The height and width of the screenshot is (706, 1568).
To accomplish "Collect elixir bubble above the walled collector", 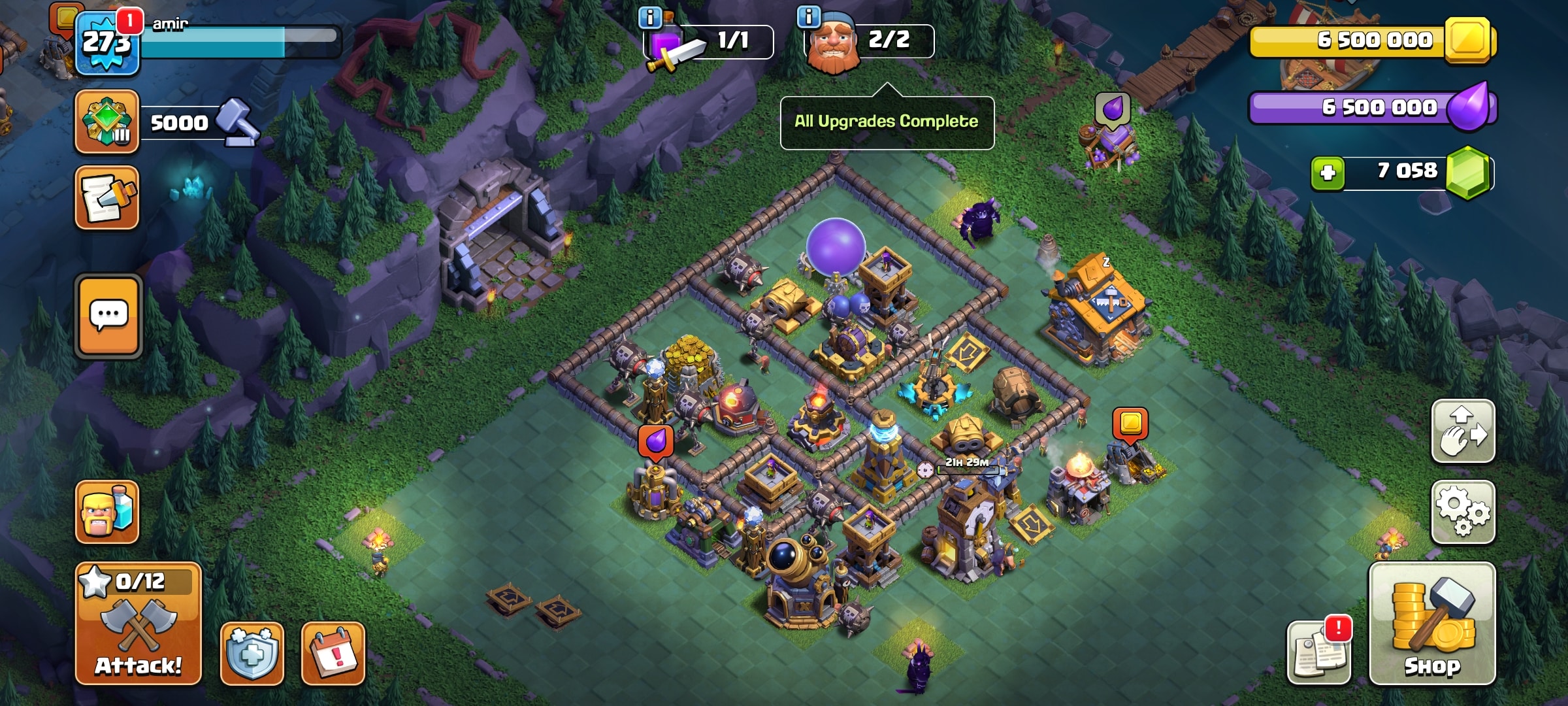I will click(655, 441).
